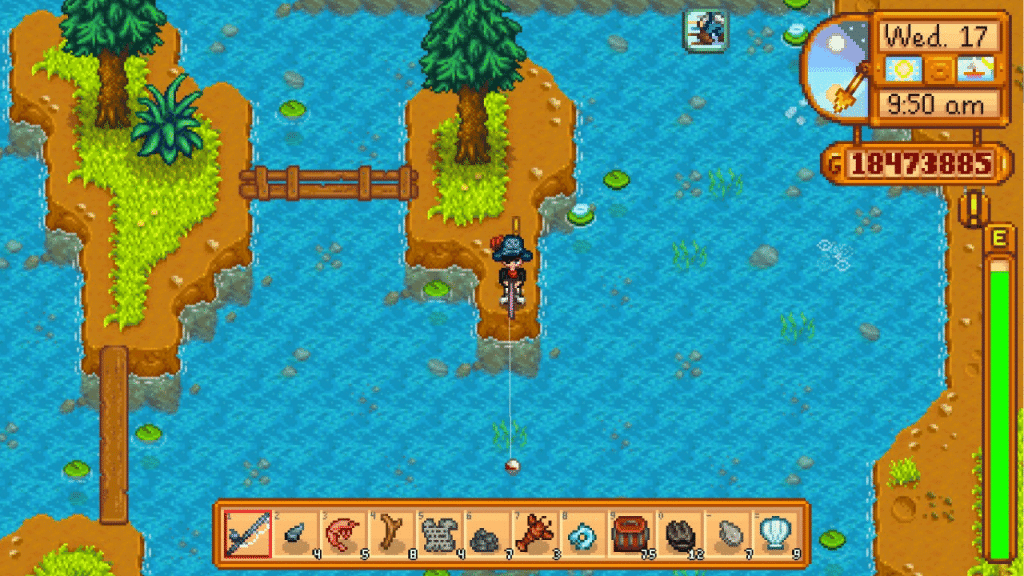Select the crab pot stack of 75

tap(630, 535)
